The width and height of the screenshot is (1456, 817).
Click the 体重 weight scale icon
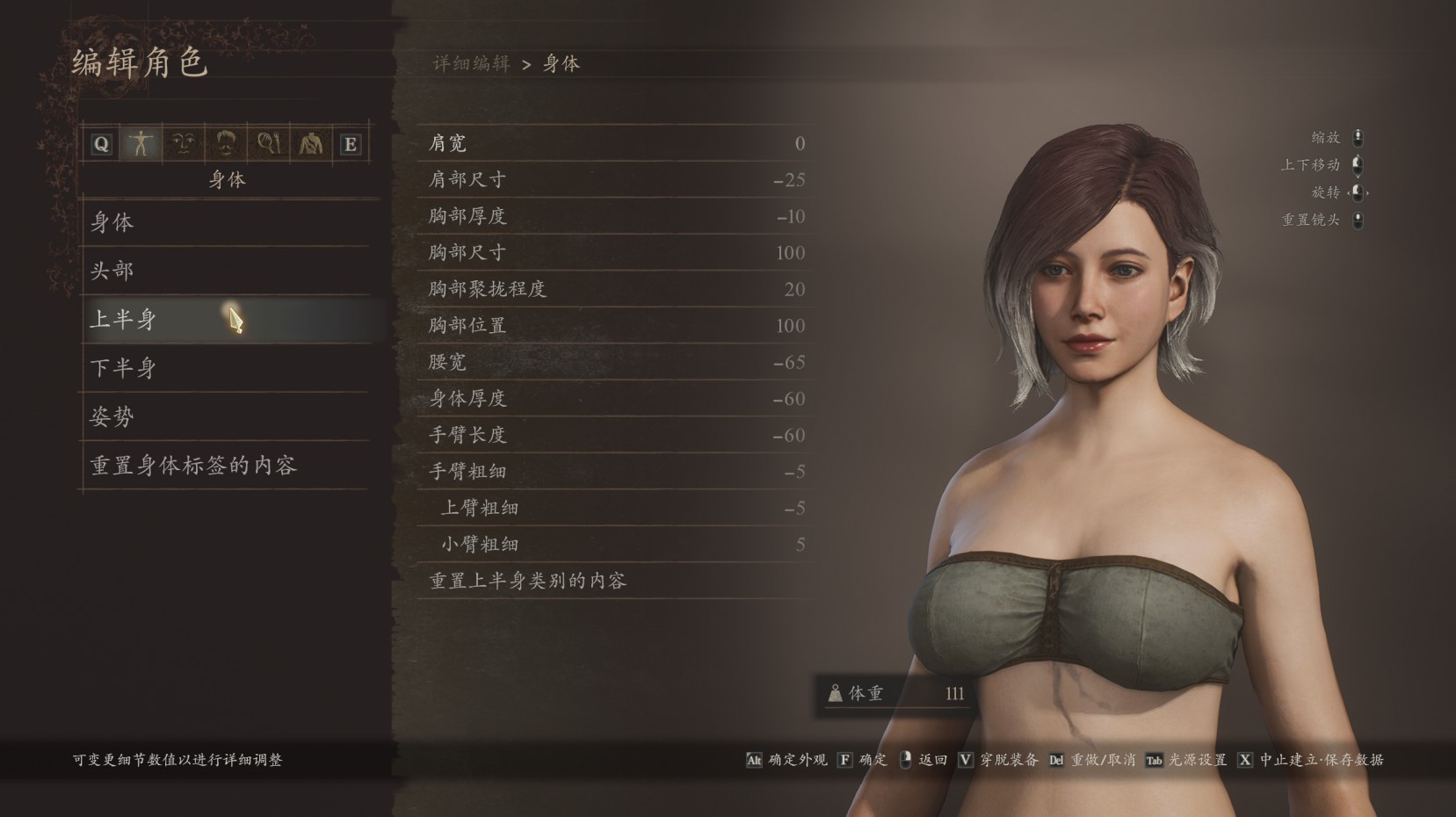[833, 693]
